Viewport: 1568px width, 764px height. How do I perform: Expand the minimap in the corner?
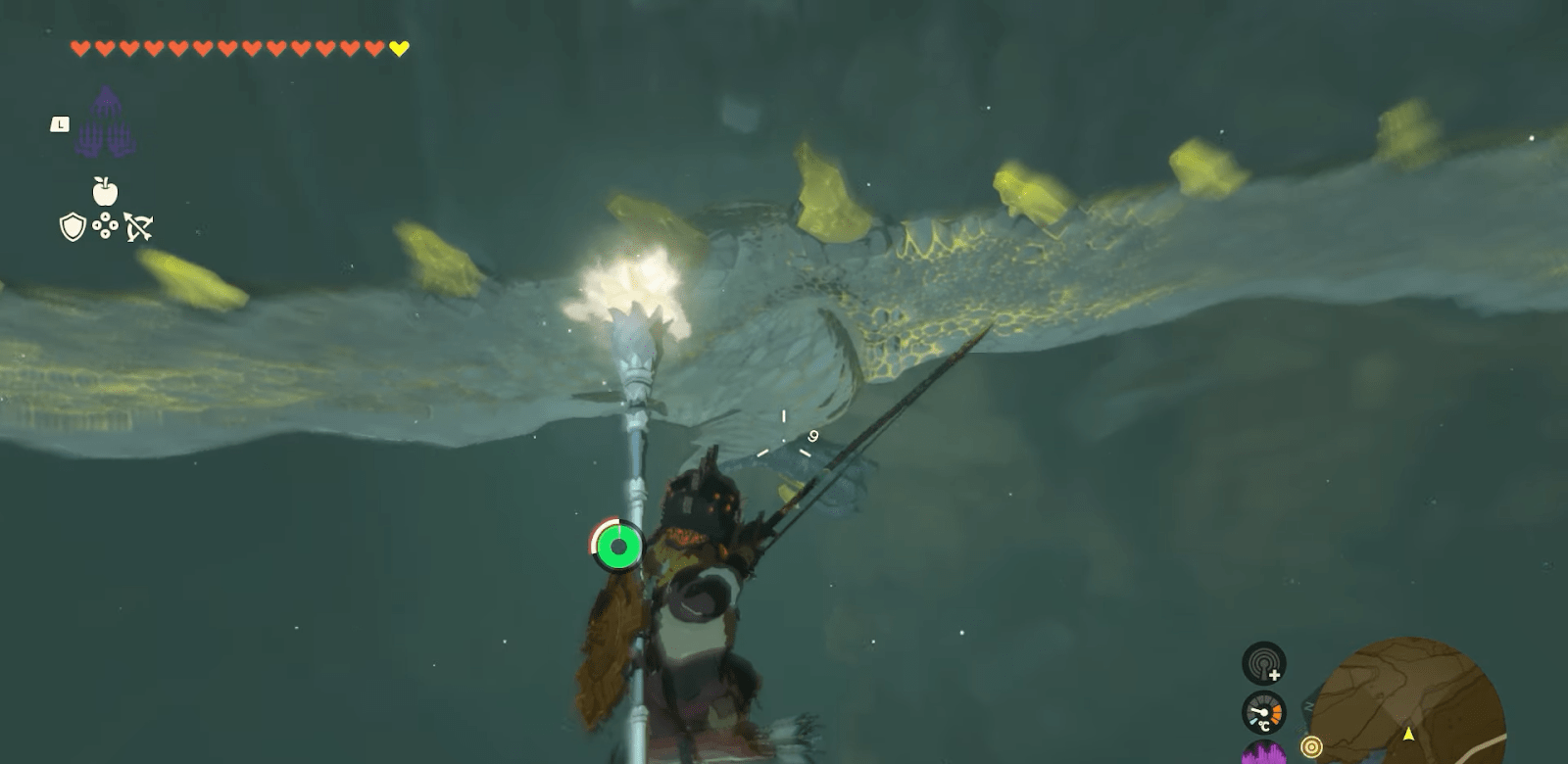pyautogui.click(x=1414, y=697)
